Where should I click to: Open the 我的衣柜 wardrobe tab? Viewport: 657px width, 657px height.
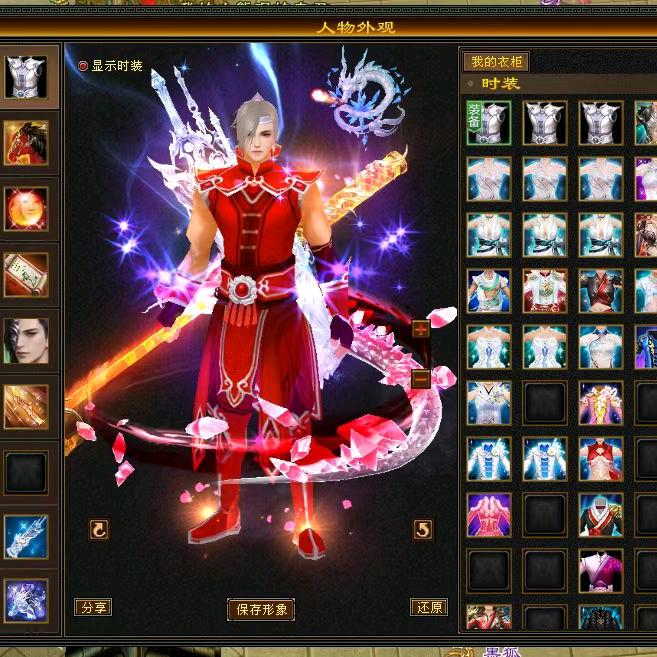coord(496,62)
